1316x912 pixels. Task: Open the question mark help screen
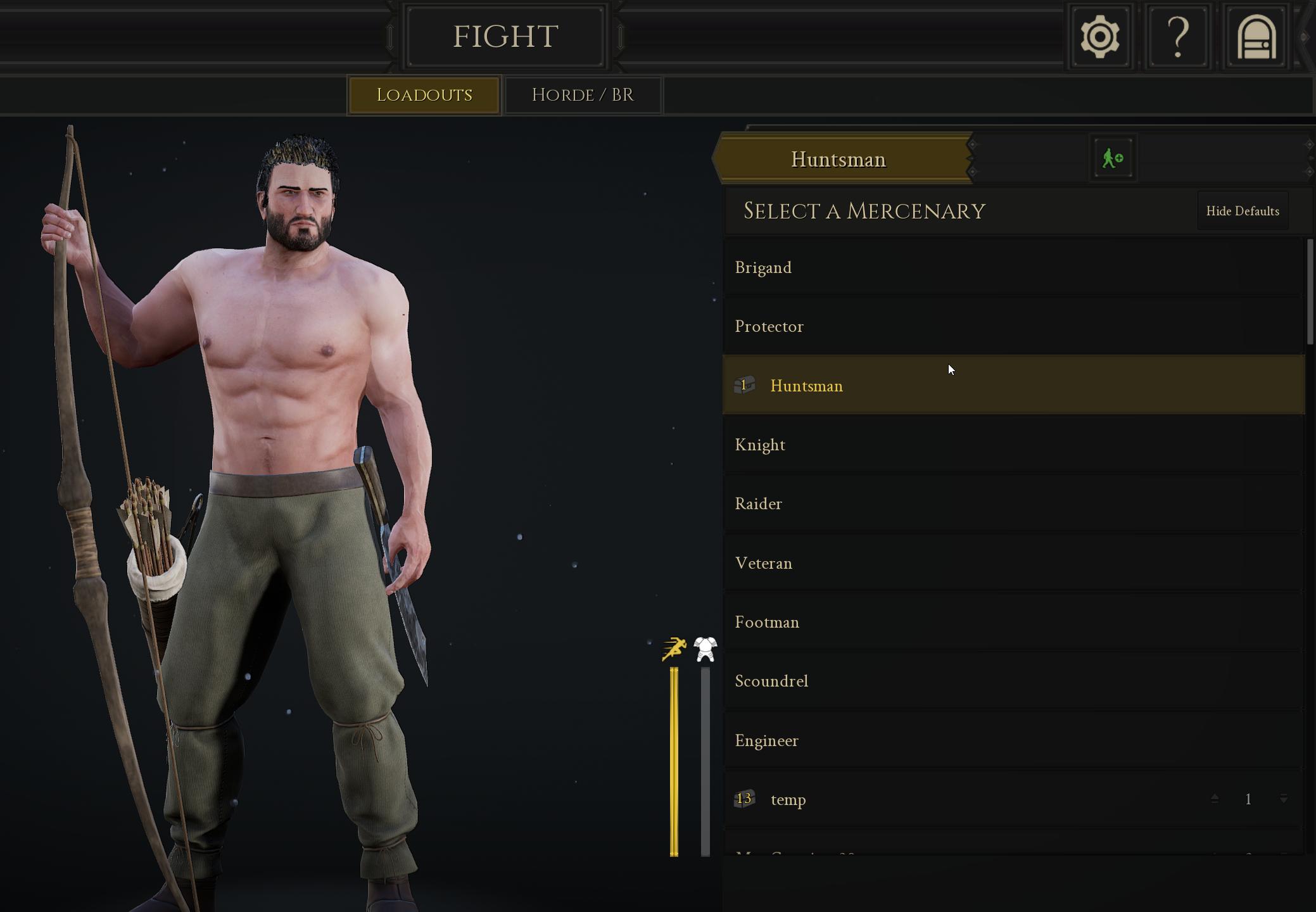(1177, 37)
